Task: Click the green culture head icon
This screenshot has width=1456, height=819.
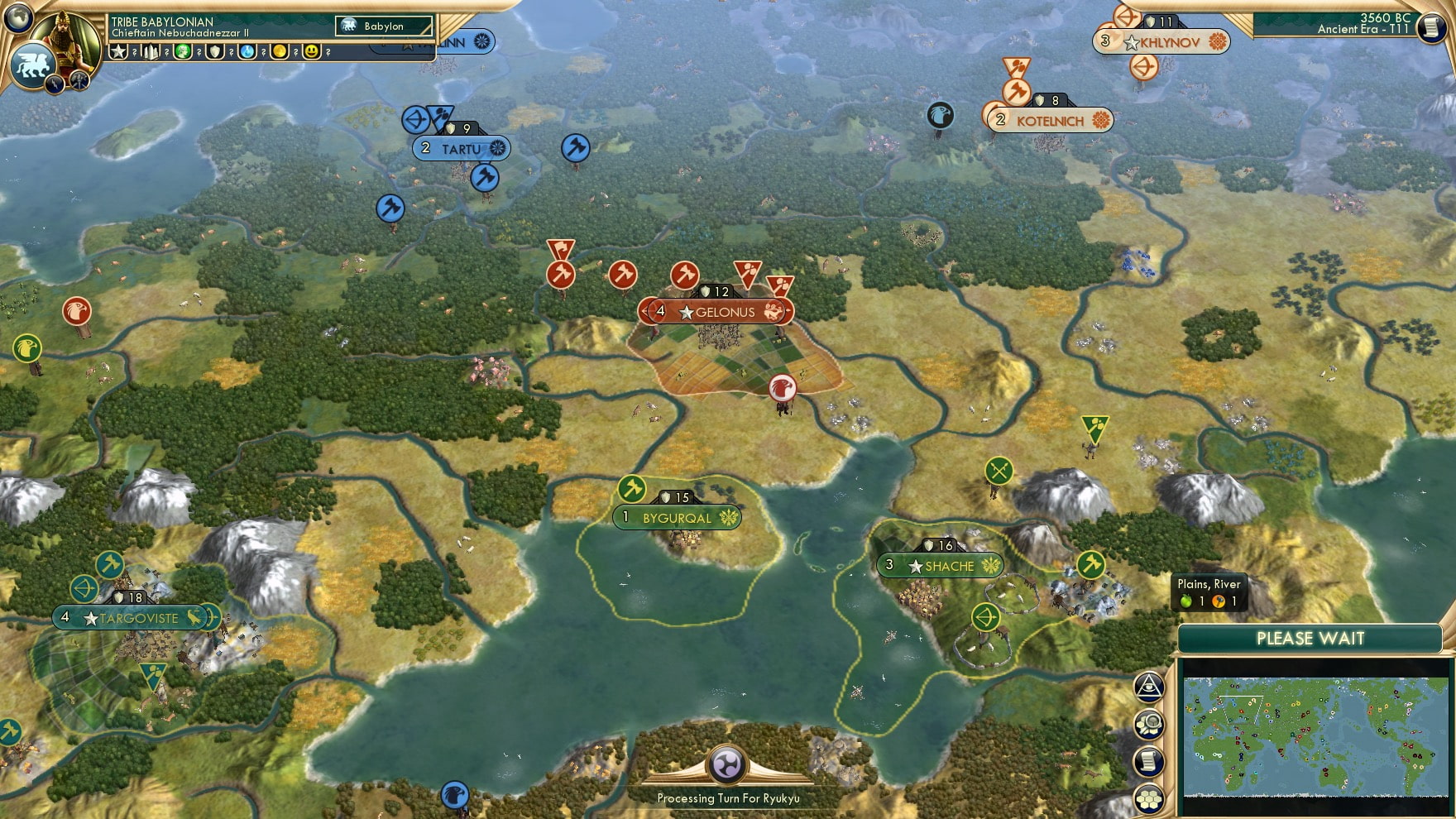Action: [x=183, y=51]
